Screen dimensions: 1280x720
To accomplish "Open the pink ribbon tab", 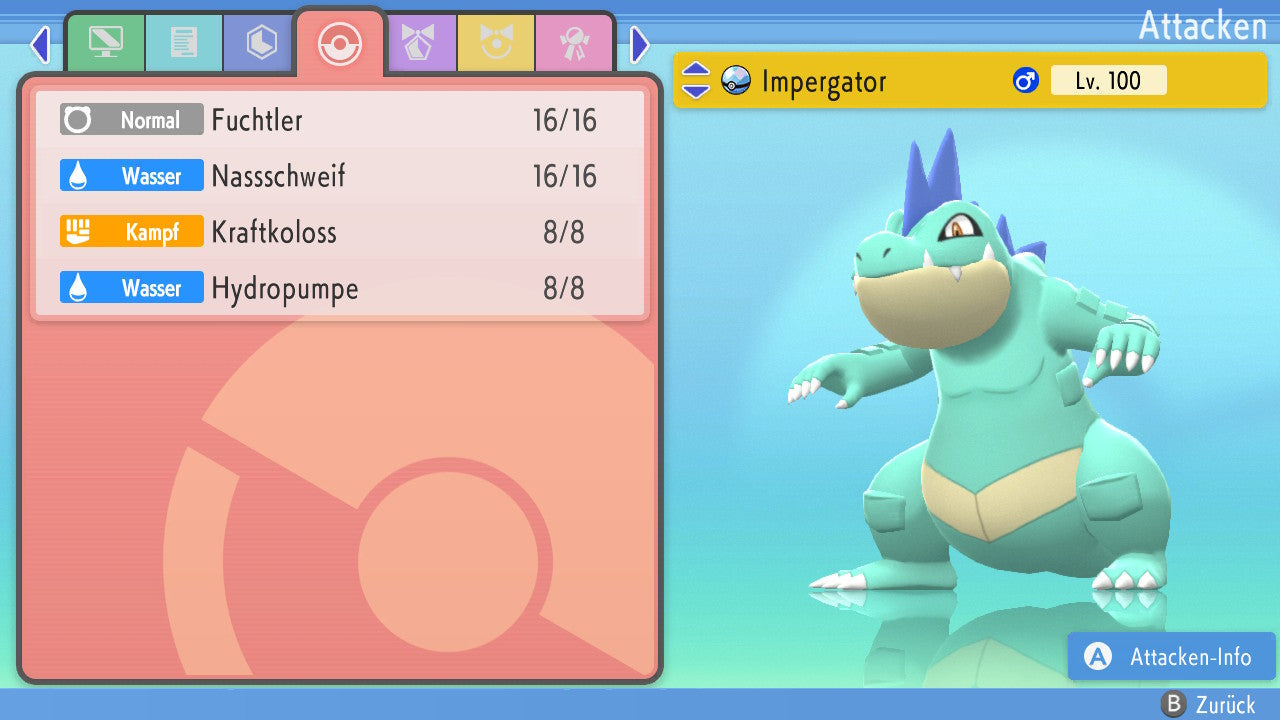I will [573, 43].
